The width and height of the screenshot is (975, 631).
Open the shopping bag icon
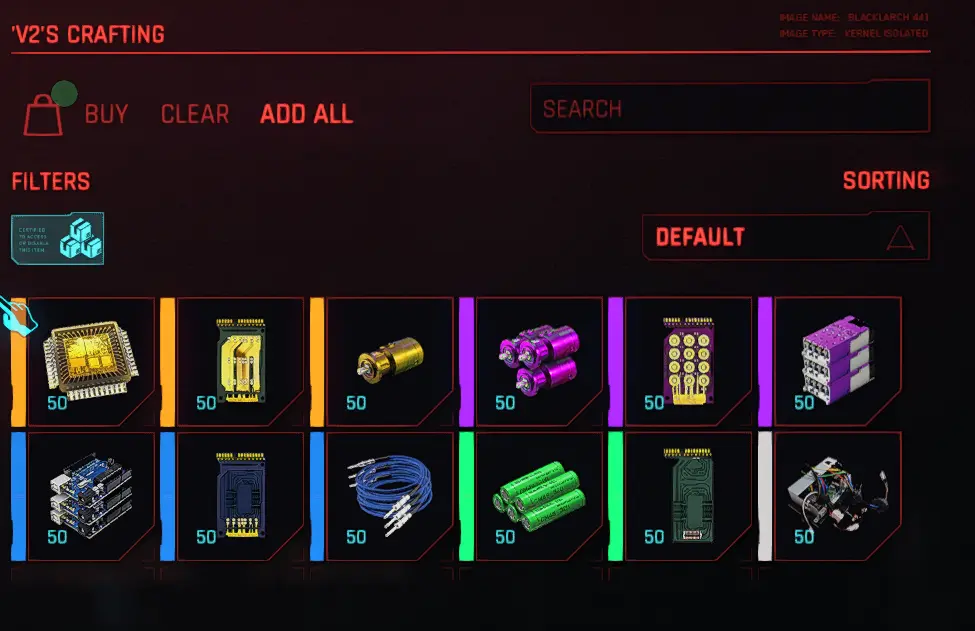pos(44,114)
